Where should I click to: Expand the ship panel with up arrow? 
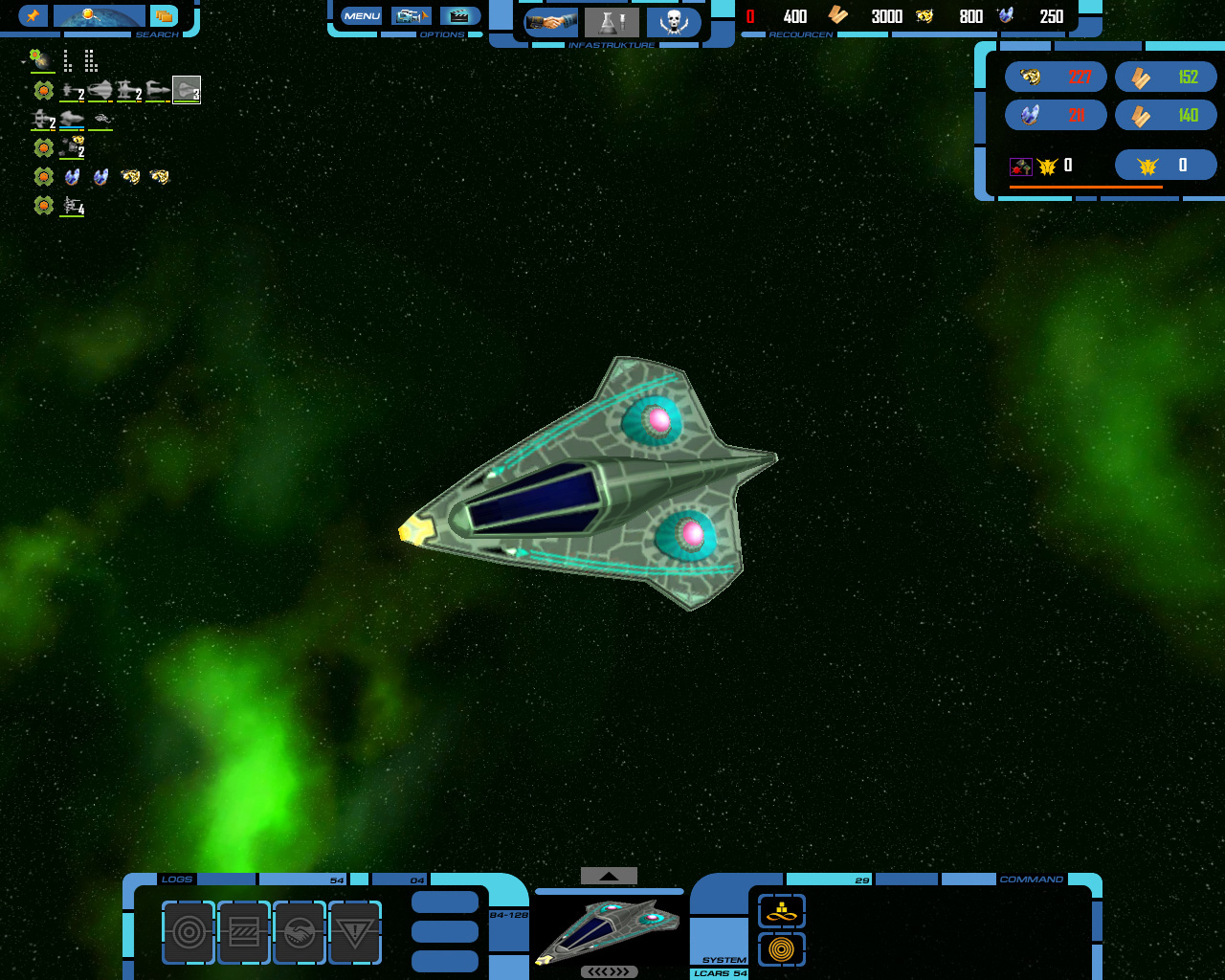[x=609, y=876]
